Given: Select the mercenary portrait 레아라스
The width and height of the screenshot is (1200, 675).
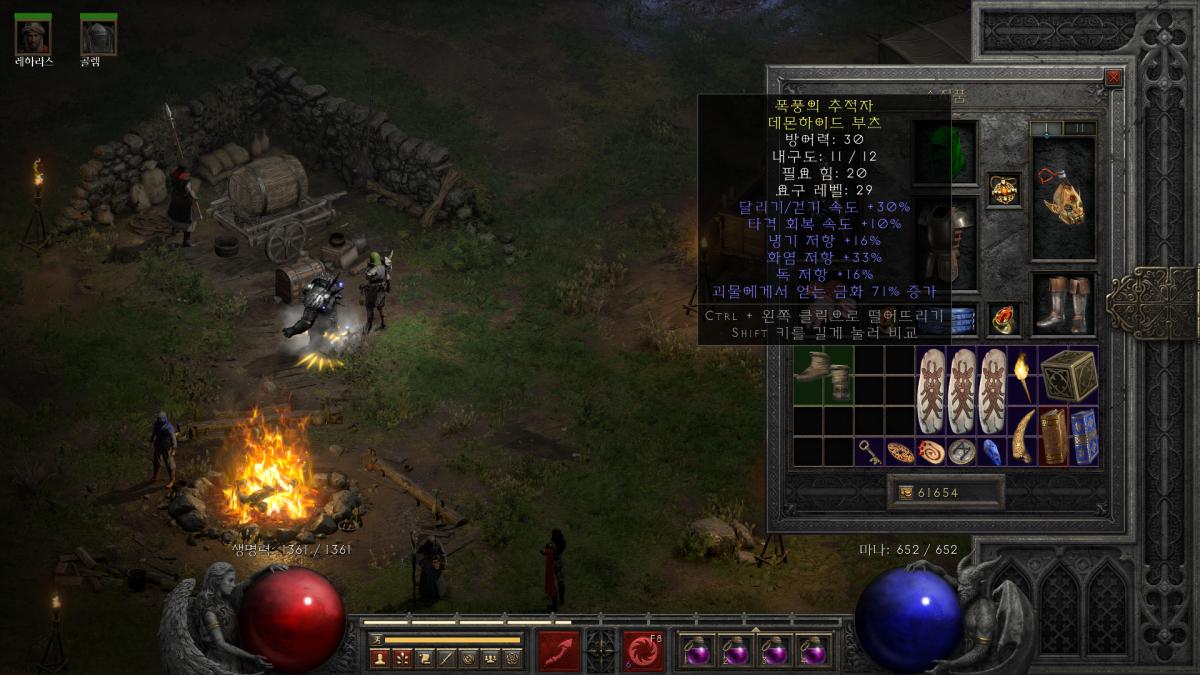Looking at the screenshot, I should [x=34, y=35].
